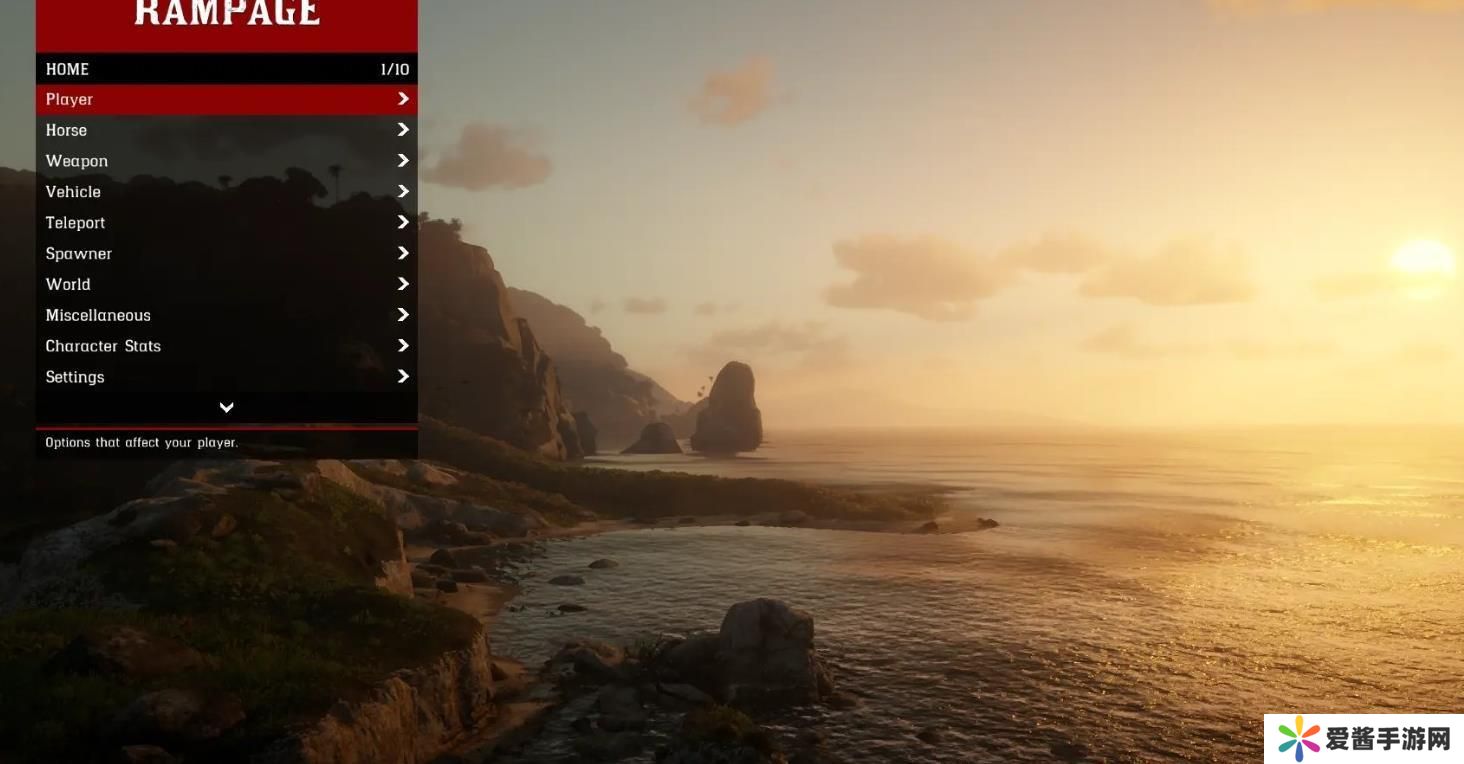The image size is (1464, 764).
Task: Open the Weapon submenu
Action: click(x=226, y=161)
